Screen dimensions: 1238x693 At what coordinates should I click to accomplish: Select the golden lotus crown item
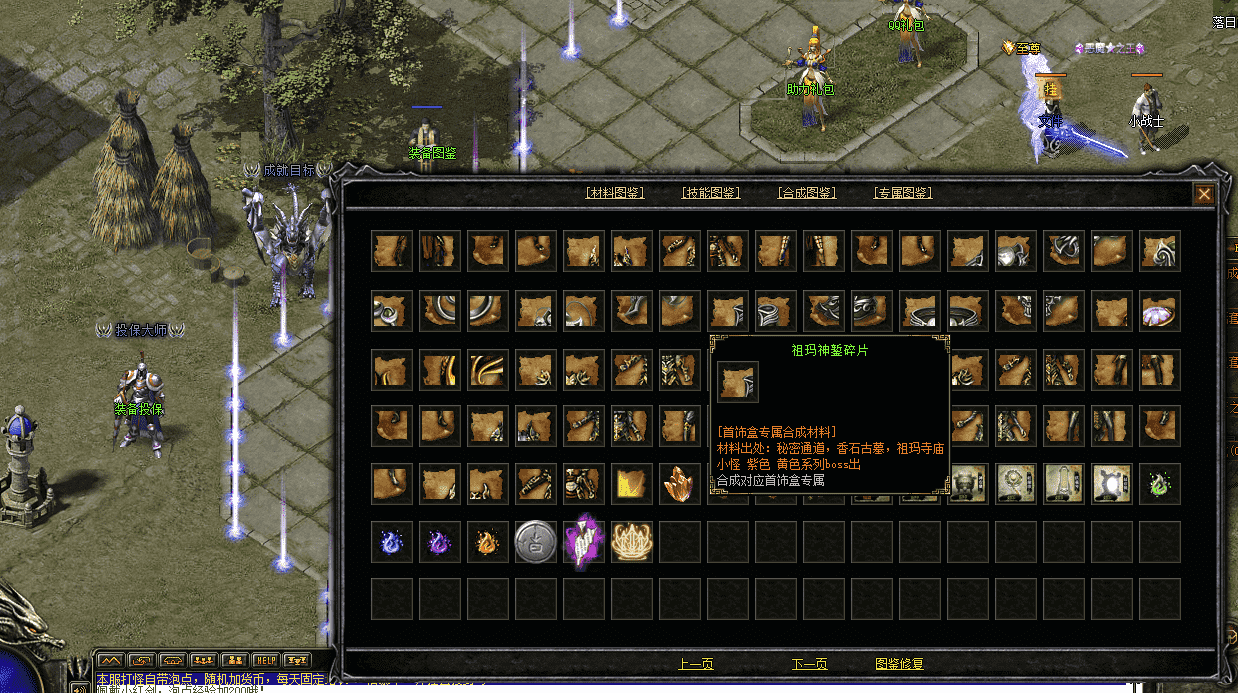click(631, 542)
